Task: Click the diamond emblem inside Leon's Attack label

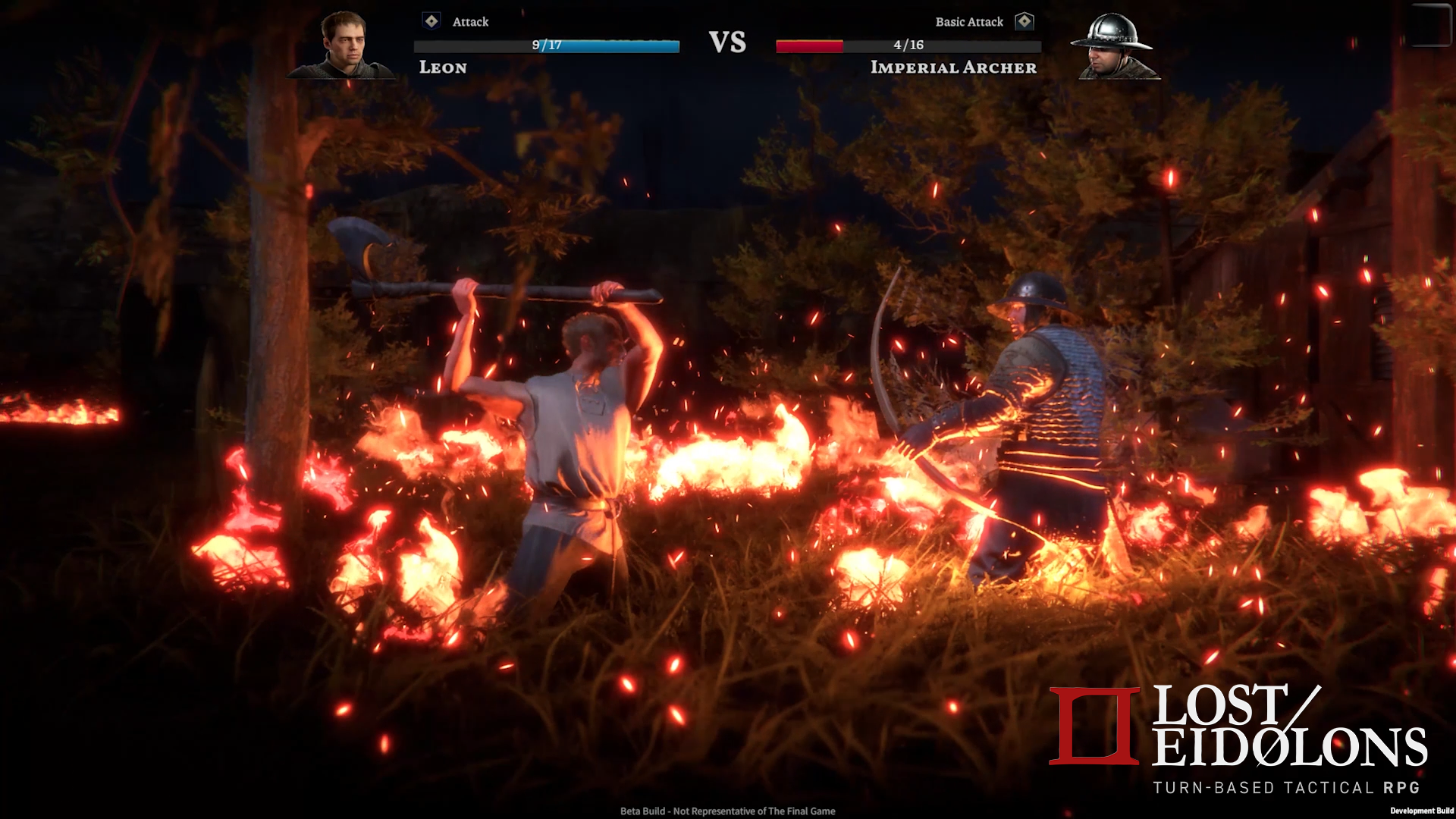Action: pos(431,22)
